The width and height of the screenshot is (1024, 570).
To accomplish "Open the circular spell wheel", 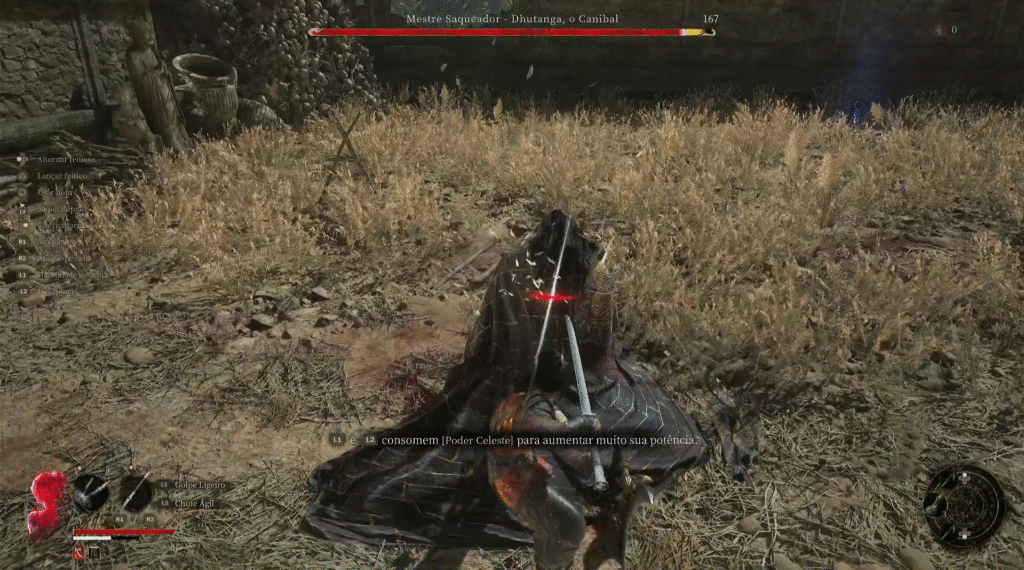I will [x=963, y=505].
